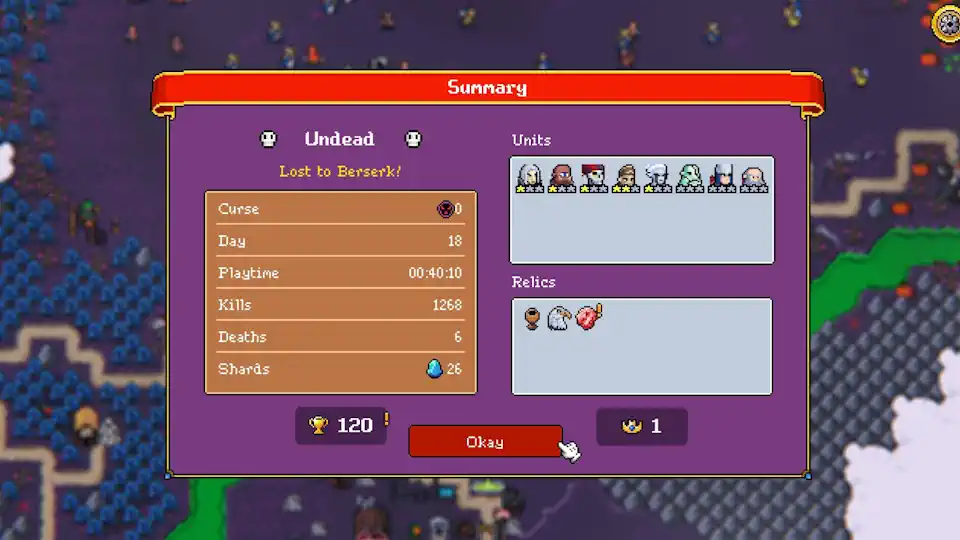960x540 pixels.
Task: Inspect the white eagle head relic
Action: click(x=559, y=319)
